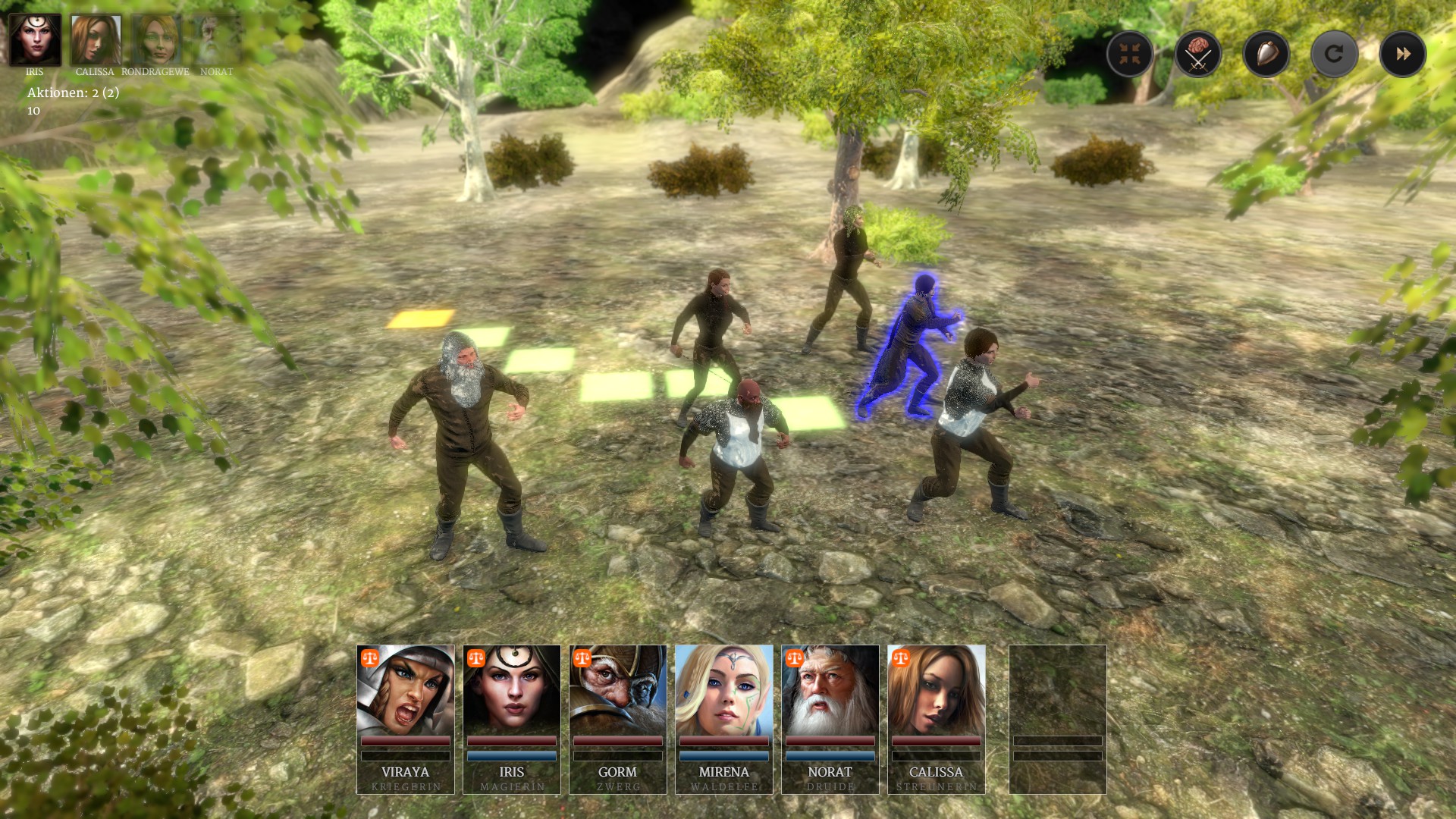
Task: Move to the yellow highlighted ground tile
Action: (x=421, y=318)
